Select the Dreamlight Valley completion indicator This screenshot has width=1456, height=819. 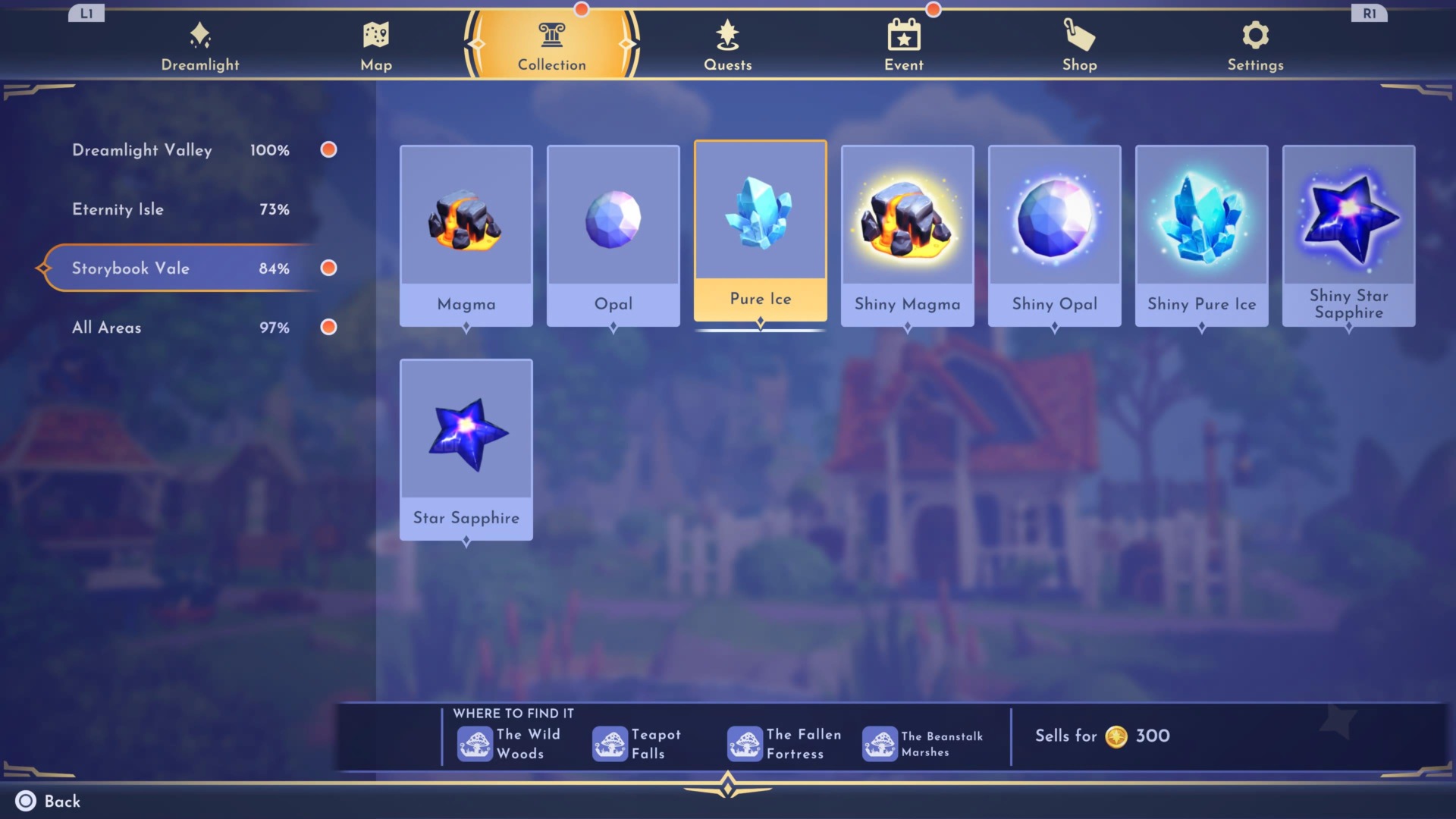point(328,149)
